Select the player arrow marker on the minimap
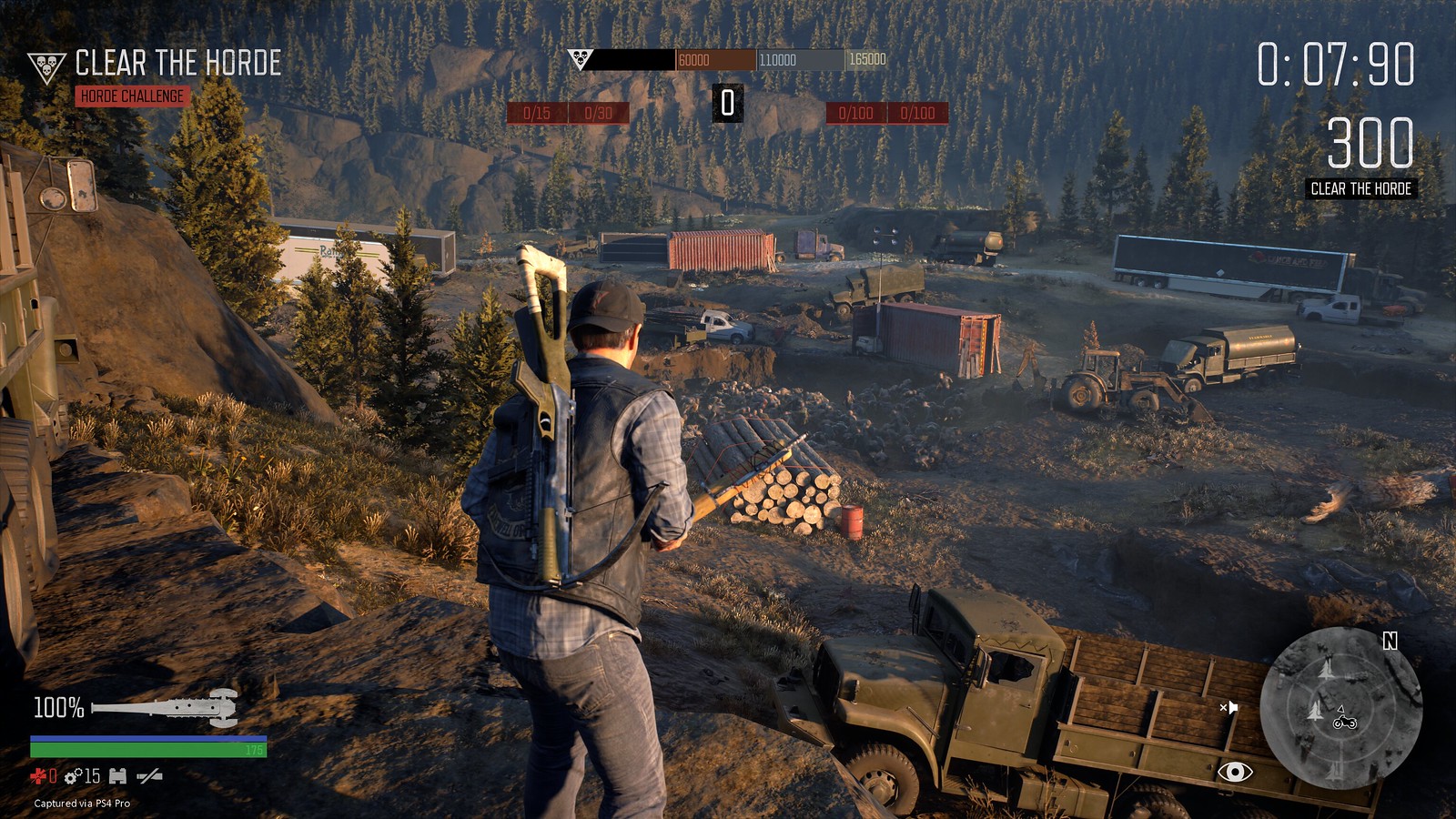Screen dimensions: 1456x819 point(1340,709)
